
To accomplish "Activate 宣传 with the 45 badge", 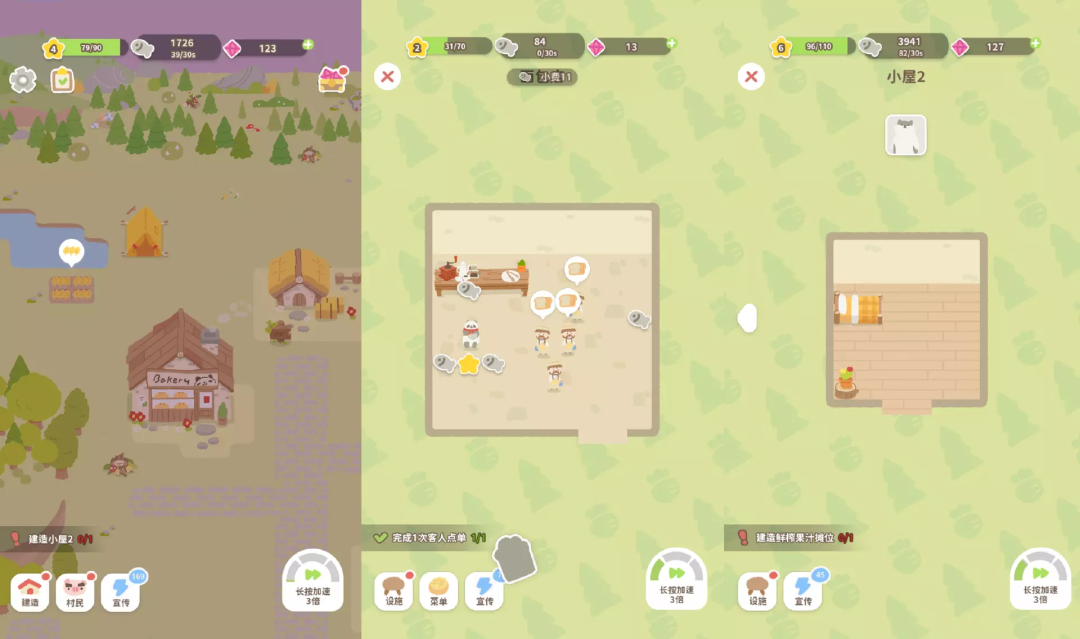I will [803, 592].
